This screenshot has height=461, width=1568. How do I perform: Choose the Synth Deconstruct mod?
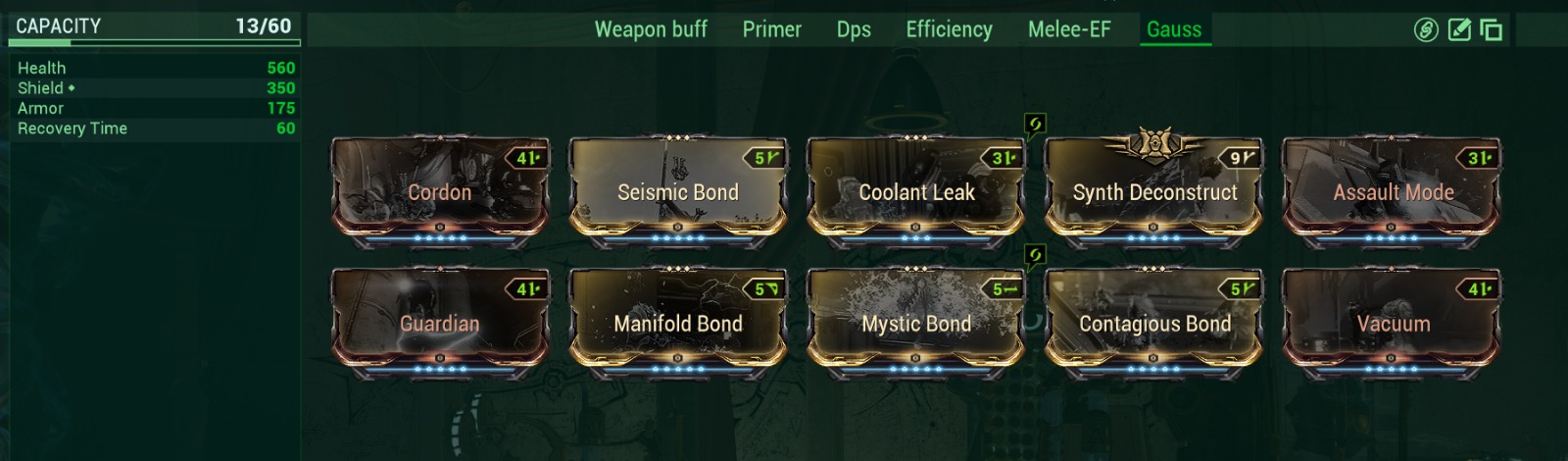(x=1154, y=191)
